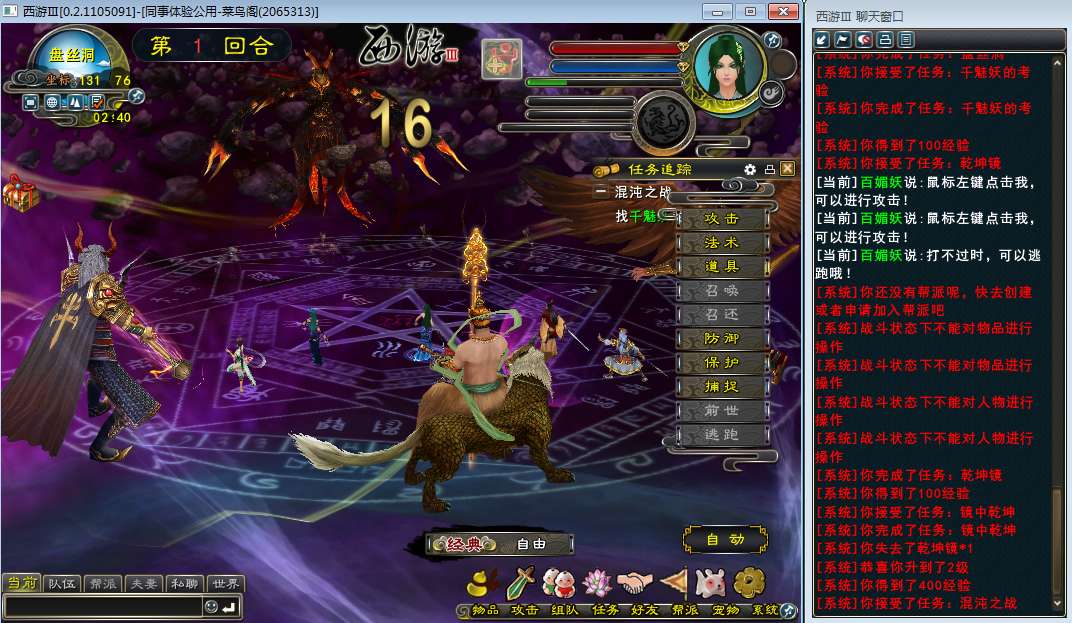1072x623 pixels.
Task: Use the 捕捉 (Capture) battle command
Action: coord(722,387)
